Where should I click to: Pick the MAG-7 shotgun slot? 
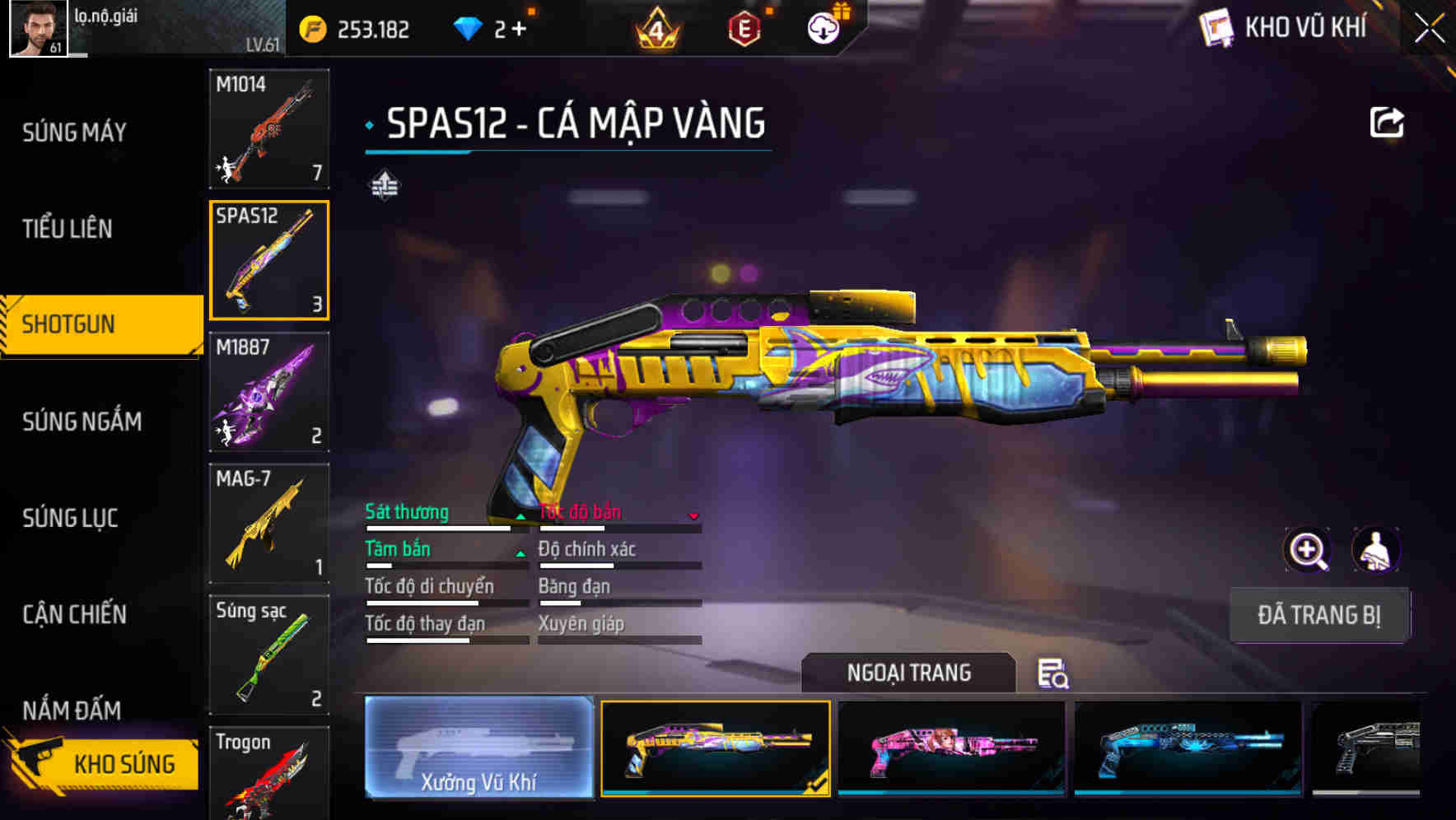point(269,524)
